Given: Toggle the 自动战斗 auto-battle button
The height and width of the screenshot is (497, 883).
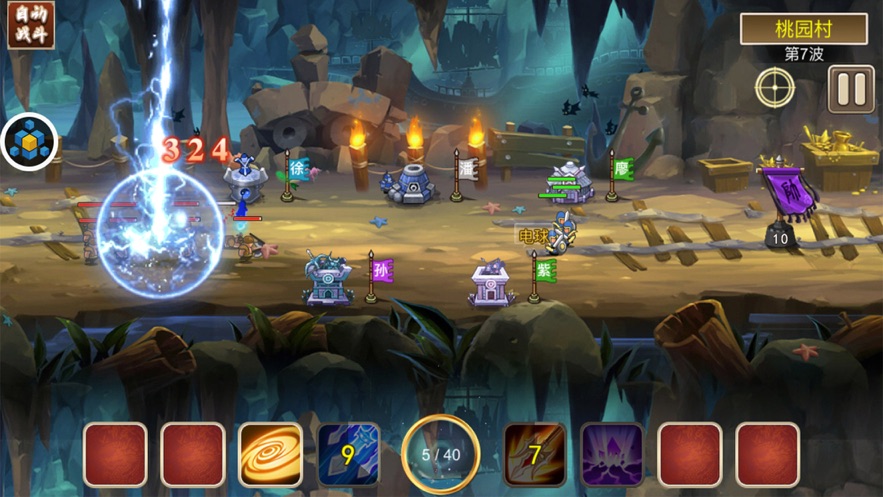Looking at the screenshot, I should click(30, 25).
